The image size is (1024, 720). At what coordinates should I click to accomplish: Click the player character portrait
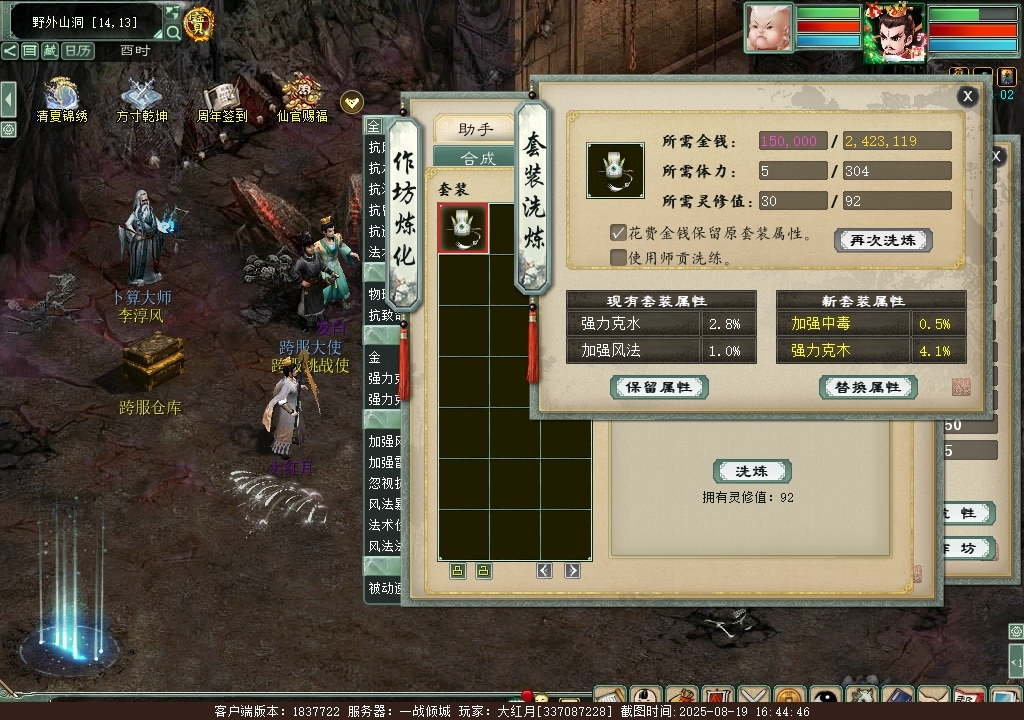894,33
